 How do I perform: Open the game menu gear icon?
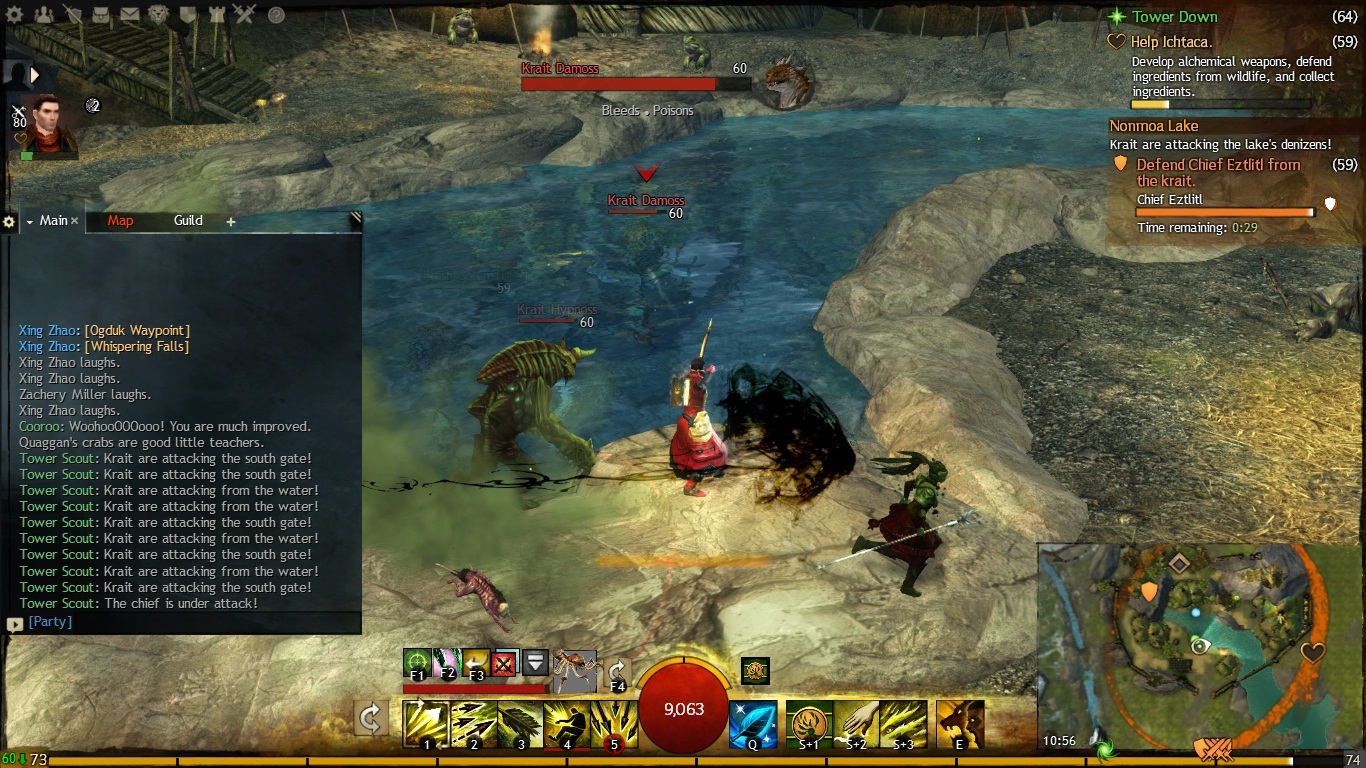point(15,15)
